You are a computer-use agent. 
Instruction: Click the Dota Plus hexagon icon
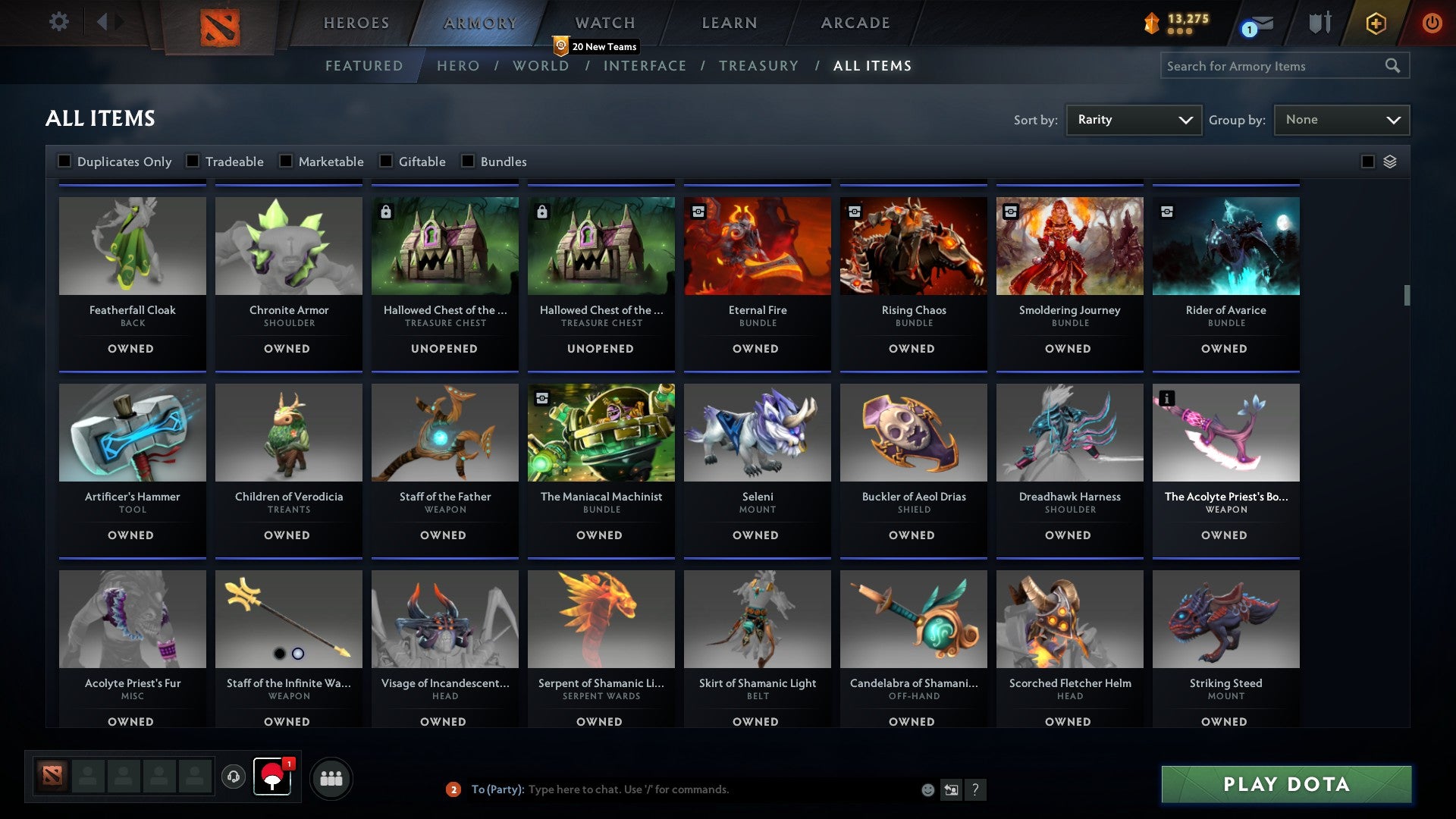click(x=1375, y=23)
